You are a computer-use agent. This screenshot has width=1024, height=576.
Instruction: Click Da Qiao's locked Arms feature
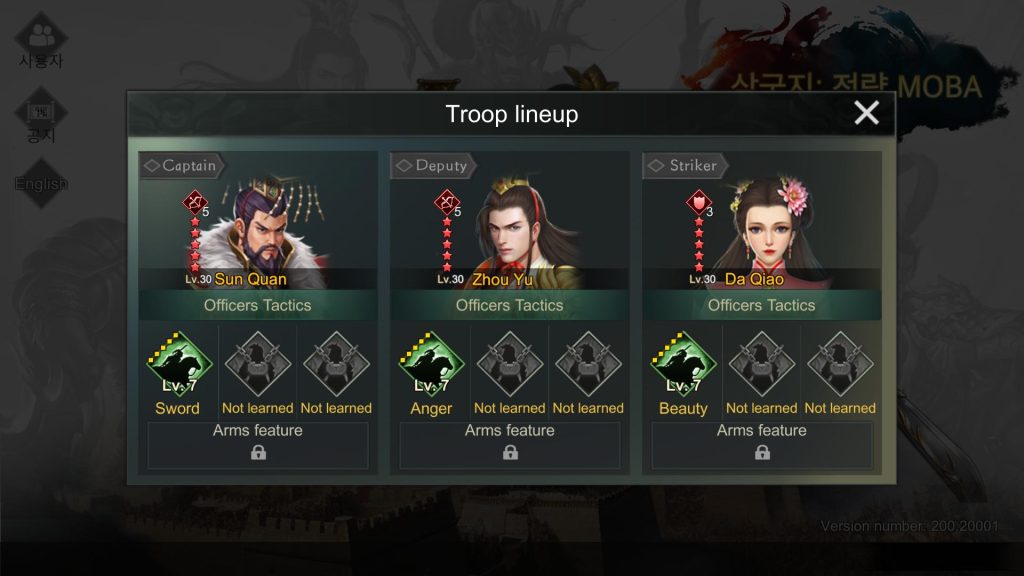pos(762,446)
